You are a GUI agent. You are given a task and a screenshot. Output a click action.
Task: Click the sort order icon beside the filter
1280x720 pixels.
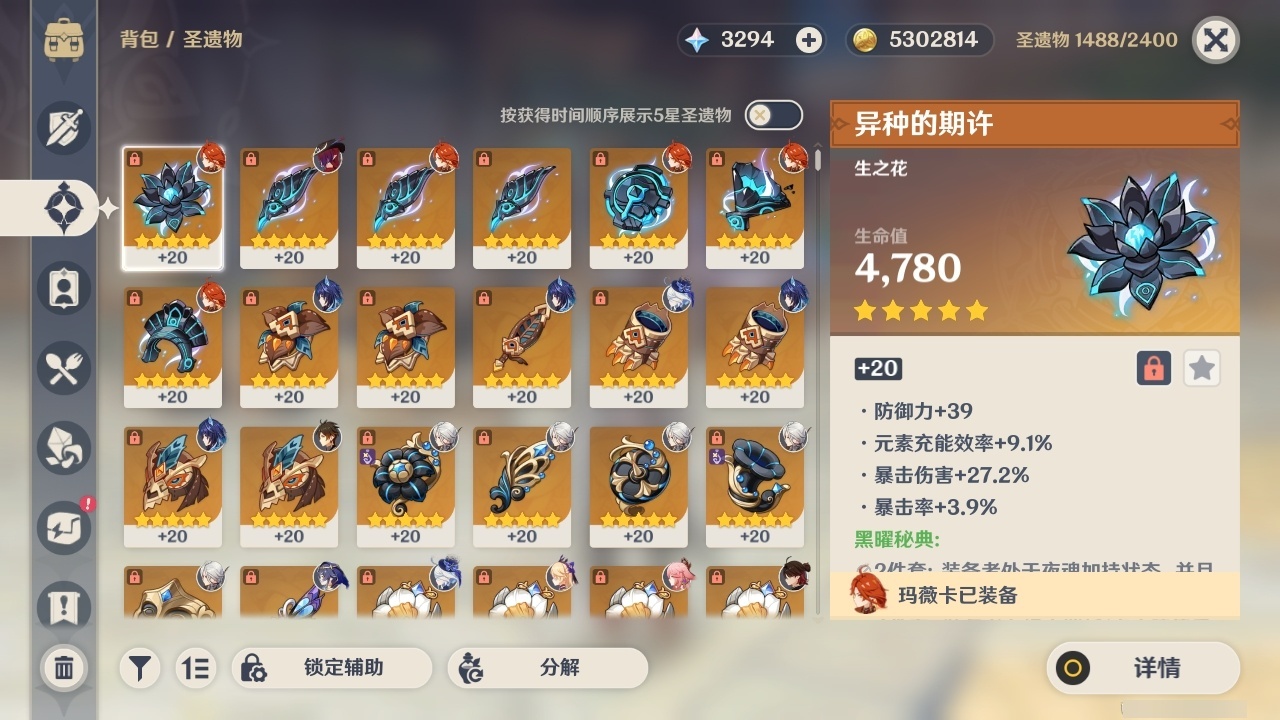[196, 668]
